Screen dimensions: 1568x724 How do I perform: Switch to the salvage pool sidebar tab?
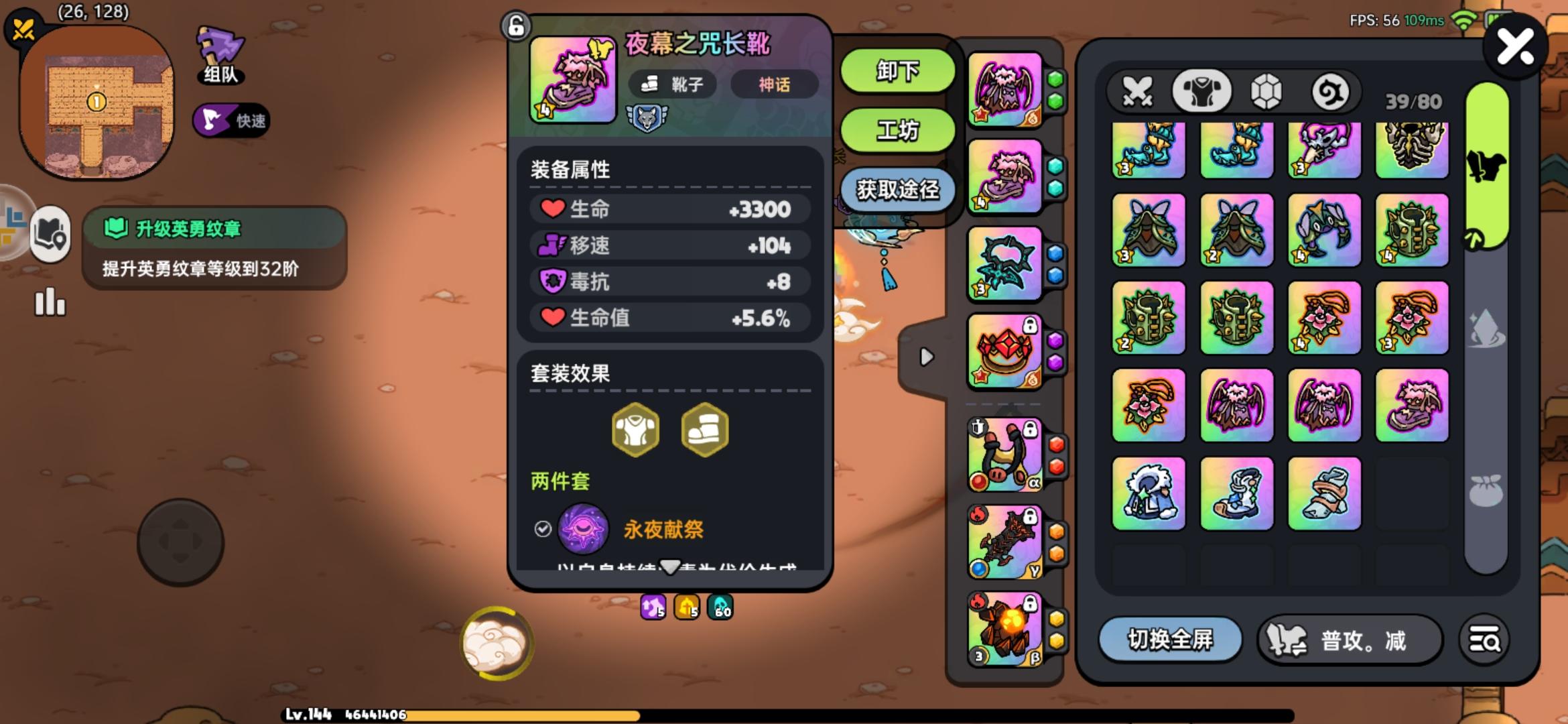point(1486,328)
